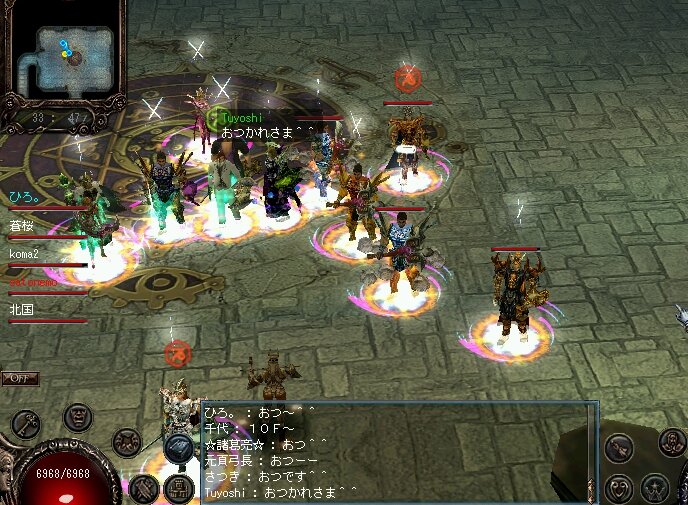
Task: Open the castle building icon
Action: [x=181, y=489]
